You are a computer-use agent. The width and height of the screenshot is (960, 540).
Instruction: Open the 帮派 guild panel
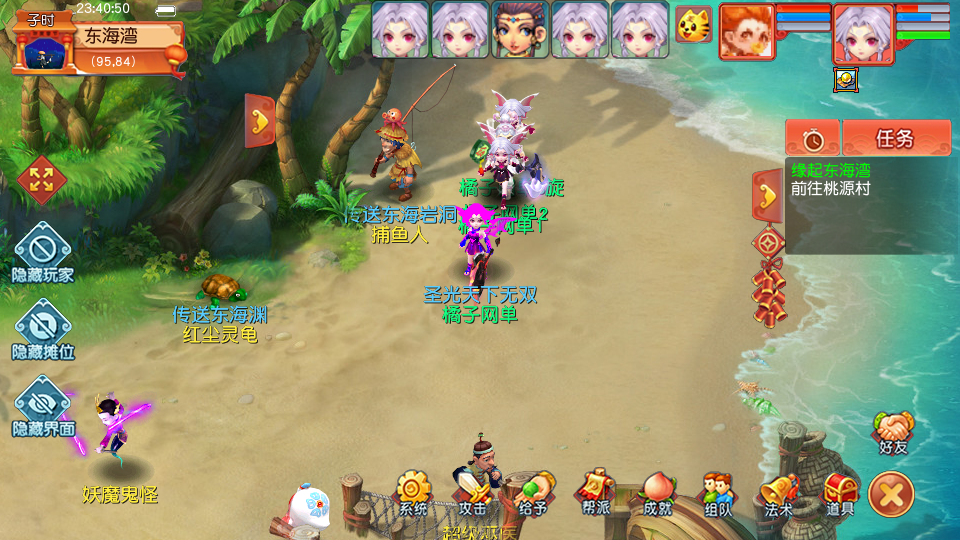pyautogui.click(x=596, y=491)
